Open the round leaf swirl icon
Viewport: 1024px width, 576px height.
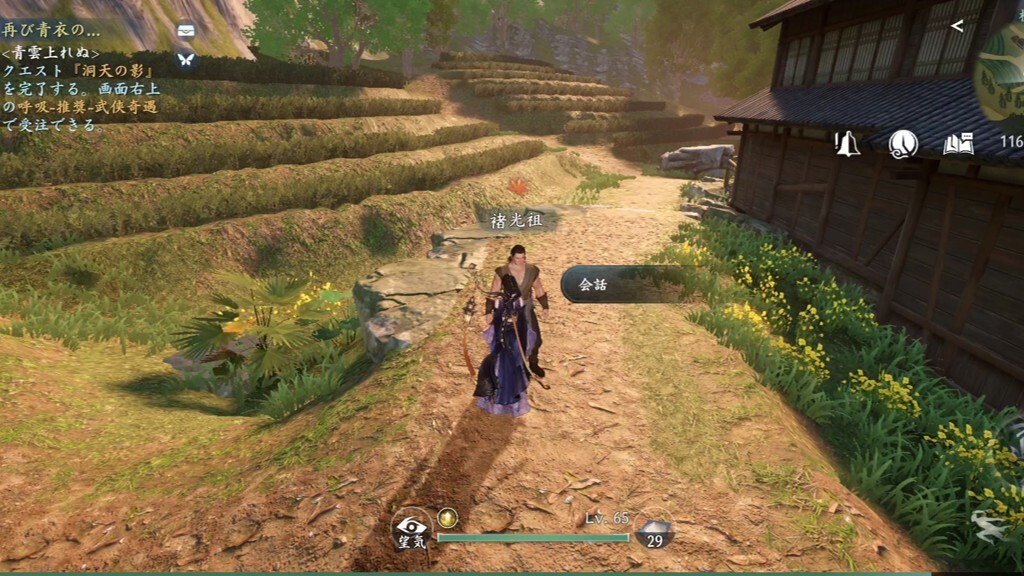[903, 144]
